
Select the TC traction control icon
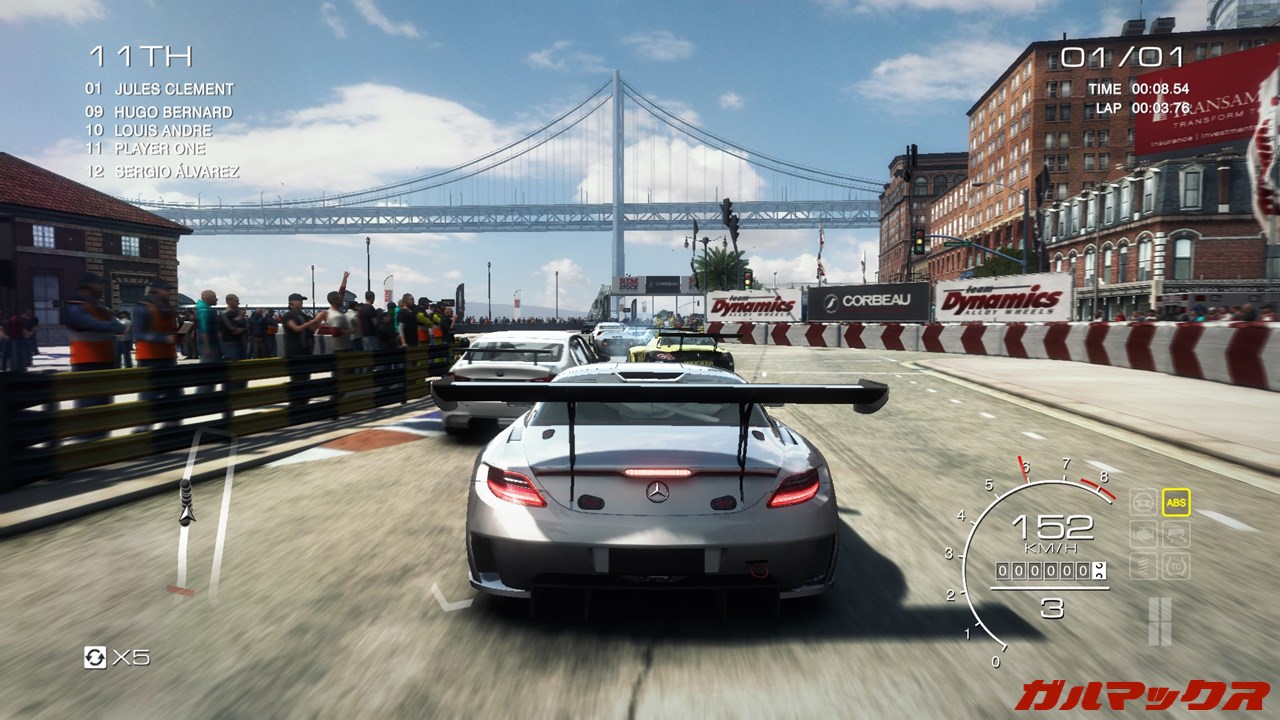tap(1176, 566)
